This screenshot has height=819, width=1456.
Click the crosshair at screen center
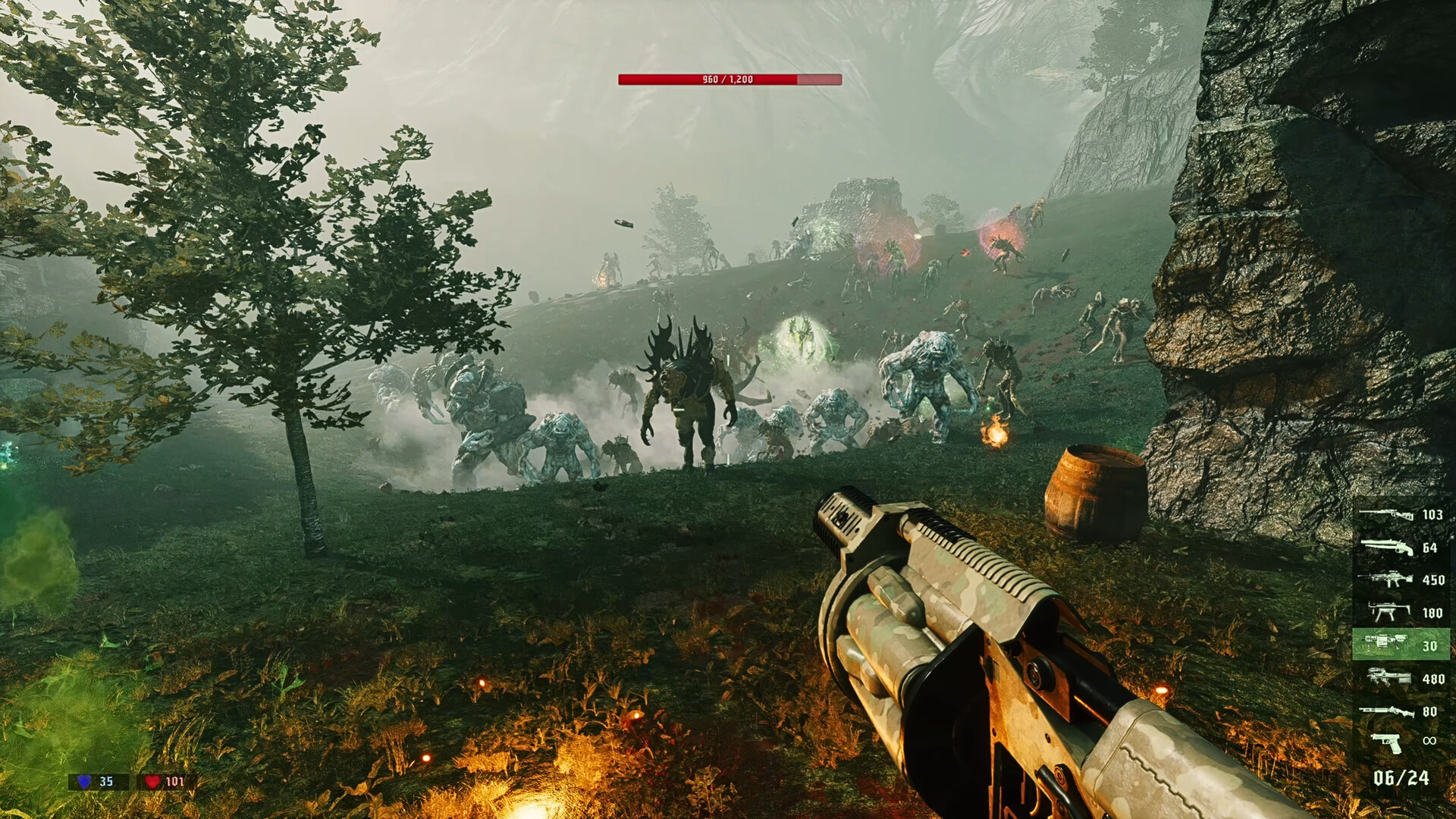click(728, 409)
